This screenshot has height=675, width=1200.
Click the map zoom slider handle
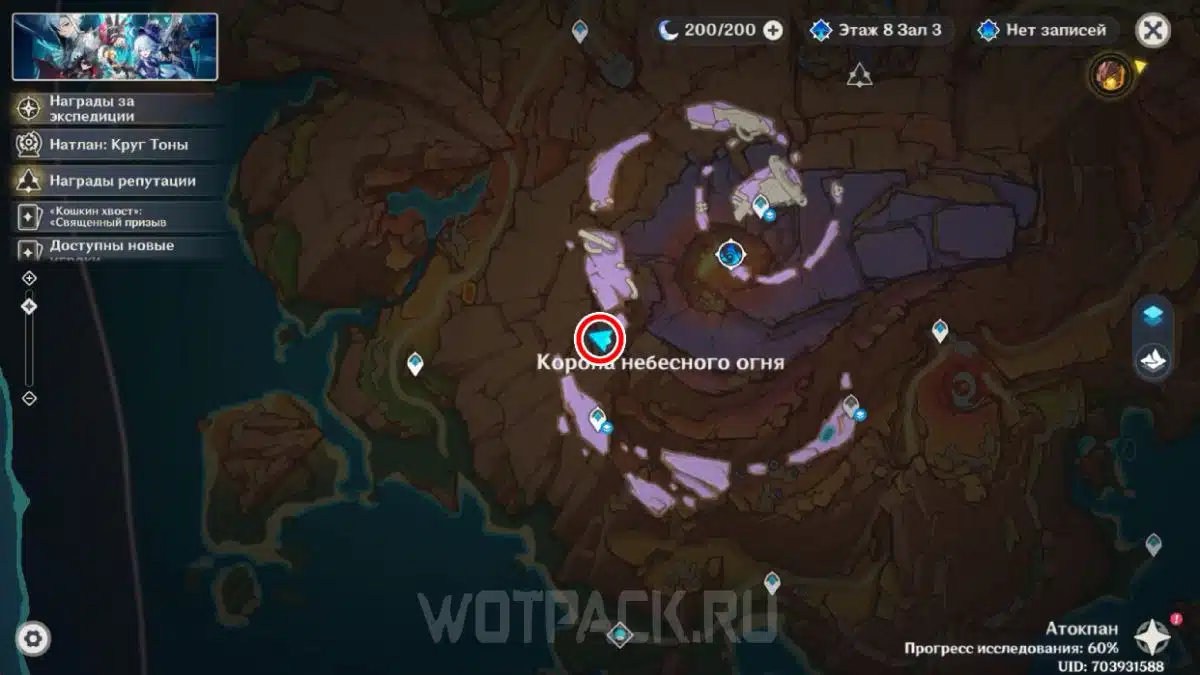(x=29, y=307)
